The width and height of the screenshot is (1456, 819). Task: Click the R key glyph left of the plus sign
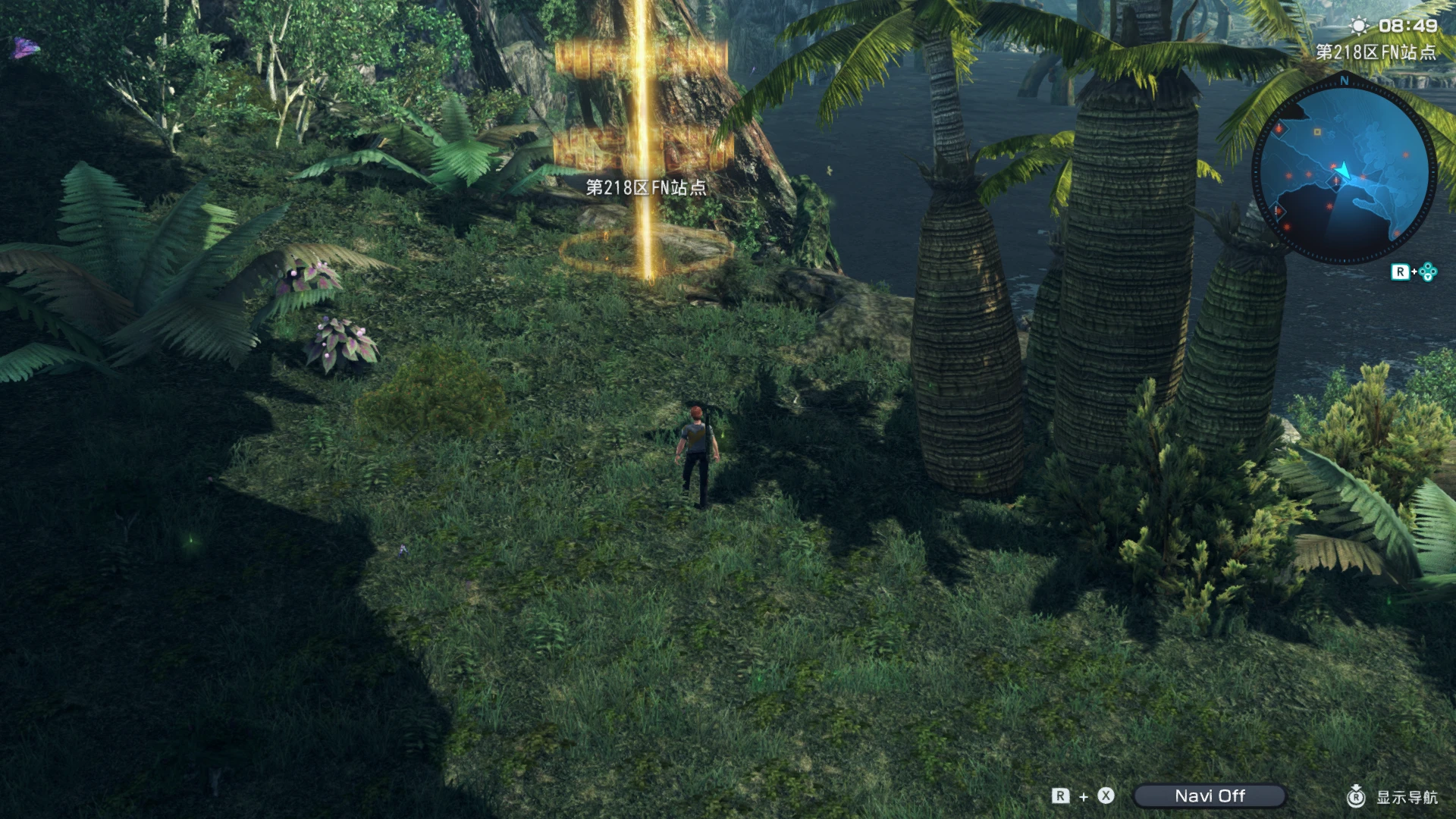point(1060,796)
